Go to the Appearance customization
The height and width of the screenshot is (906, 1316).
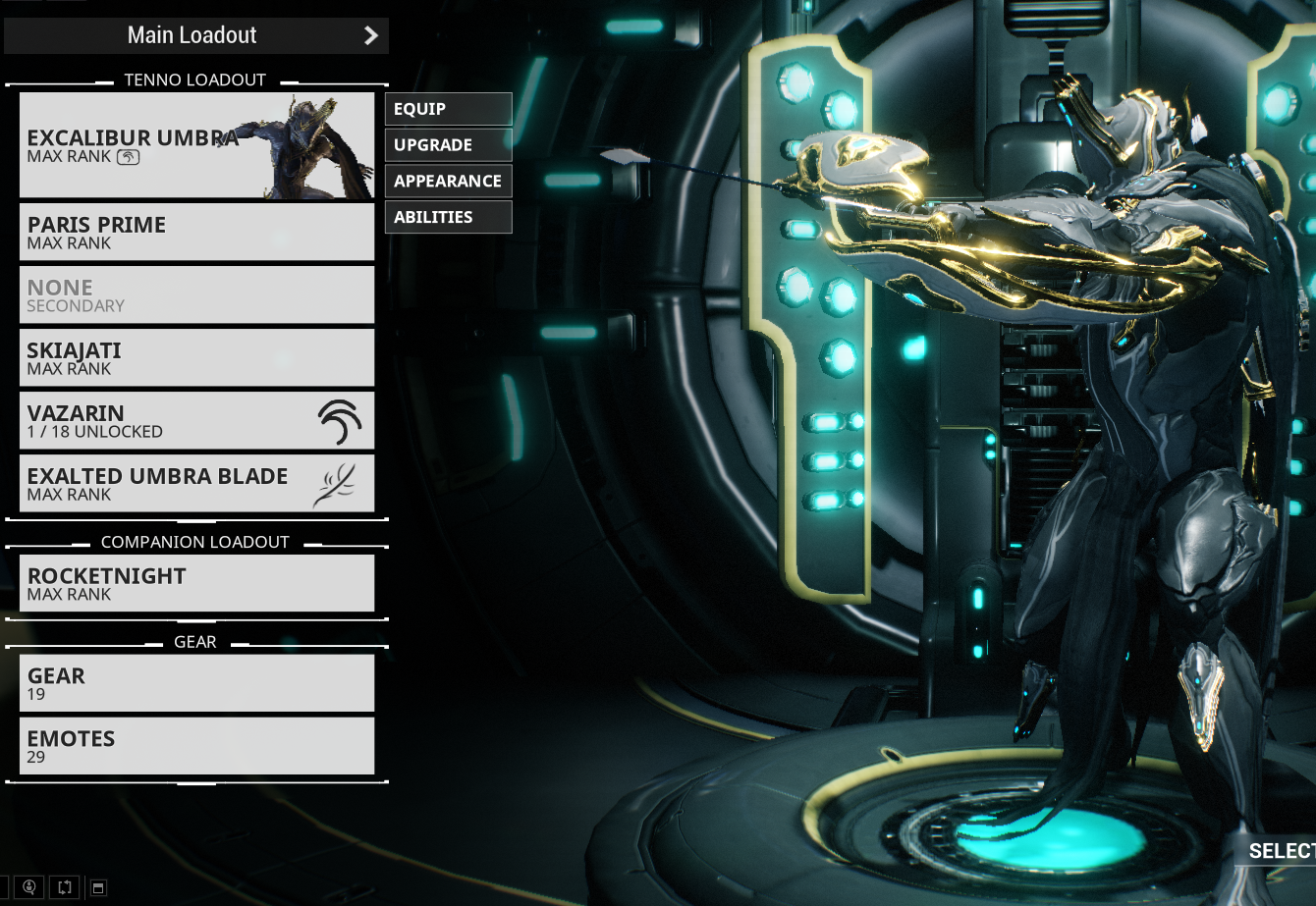pyautogui.click(x=448, y=182)
